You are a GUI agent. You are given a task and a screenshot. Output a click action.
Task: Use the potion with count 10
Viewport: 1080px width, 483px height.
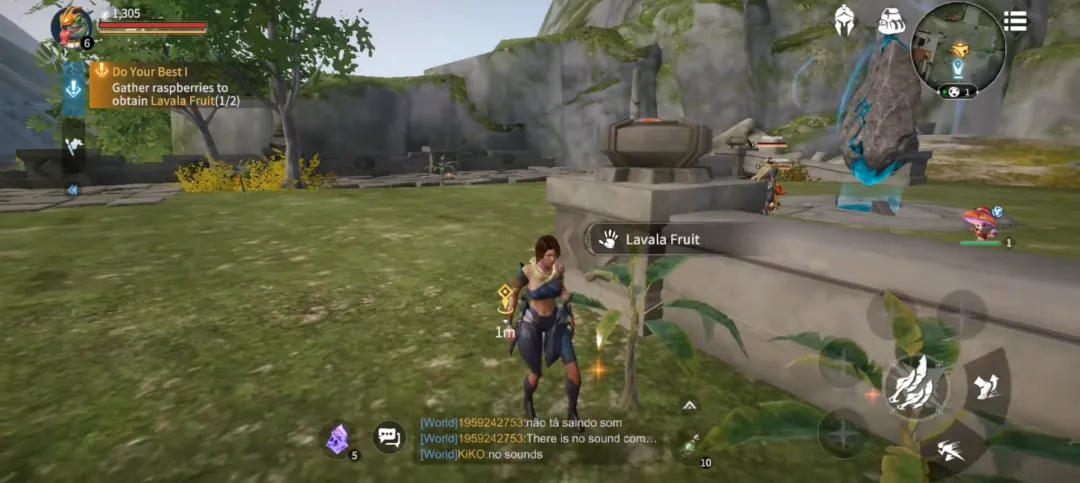689,447
